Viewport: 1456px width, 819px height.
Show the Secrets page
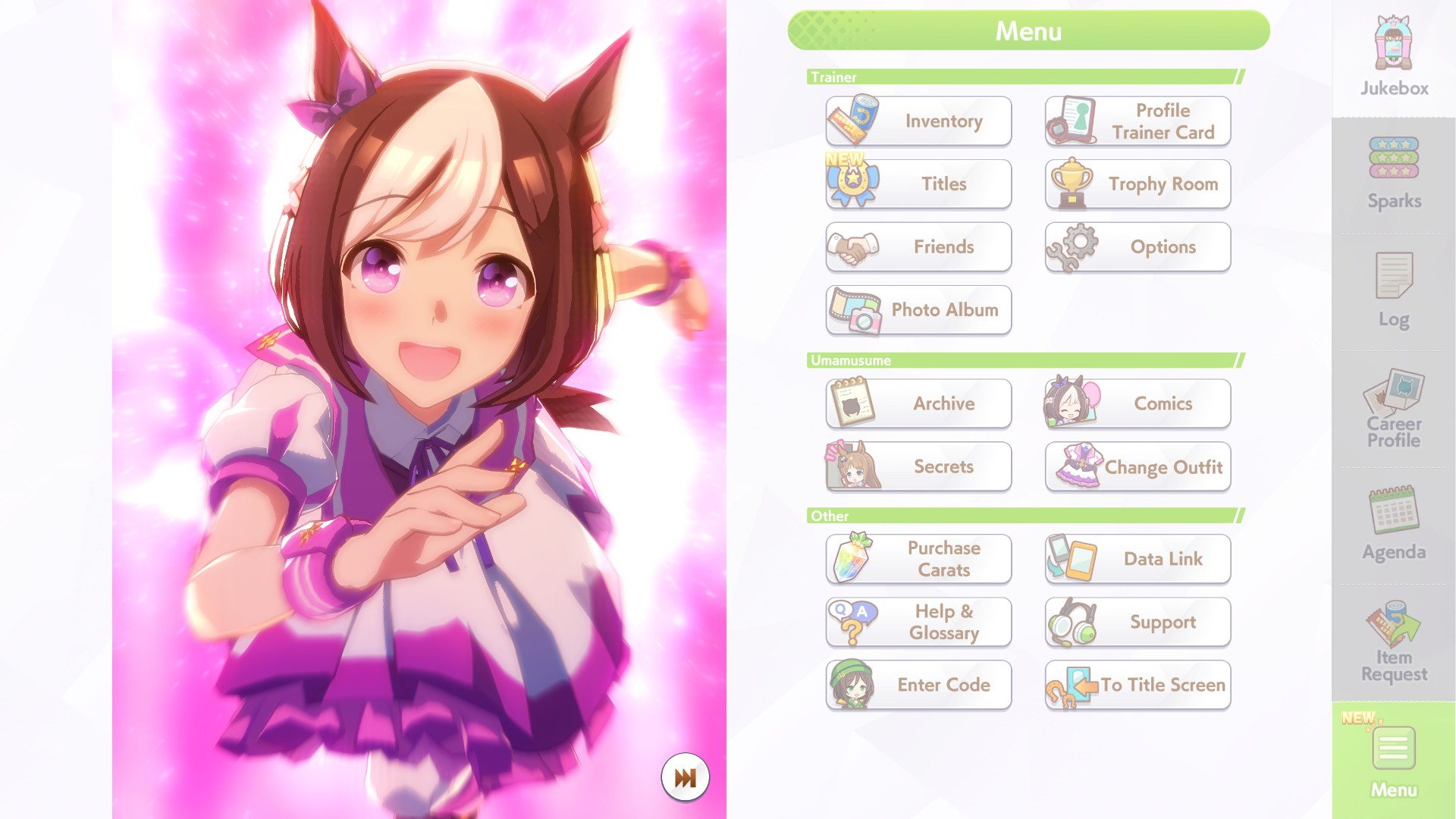(x=918, y=466)
